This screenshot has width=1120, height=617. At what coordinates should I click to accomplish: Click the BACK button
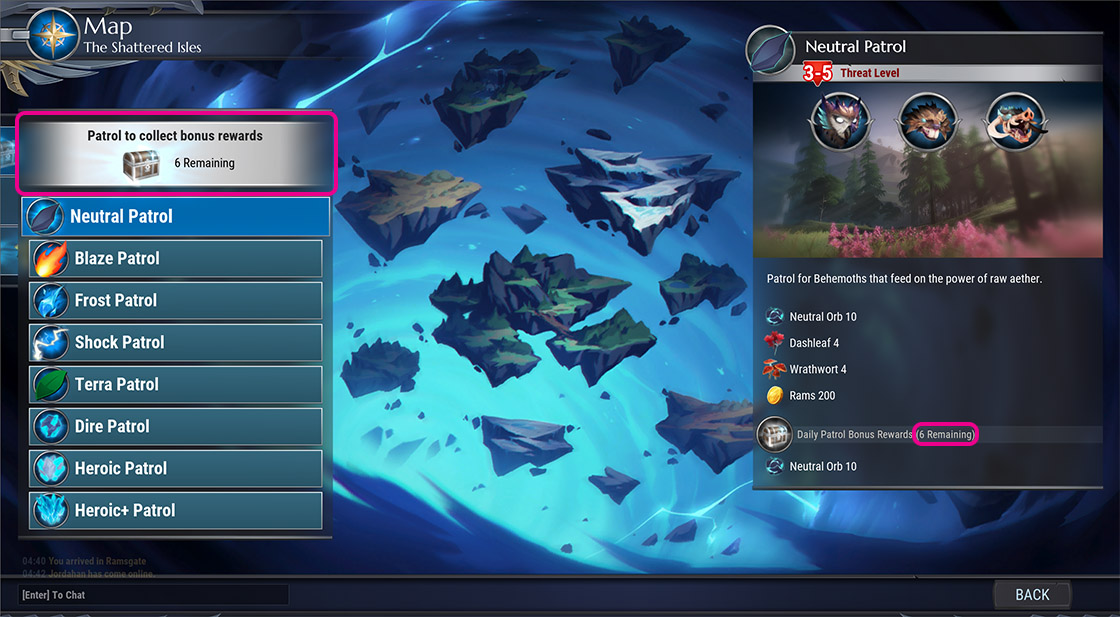[x=1032, y=595]
